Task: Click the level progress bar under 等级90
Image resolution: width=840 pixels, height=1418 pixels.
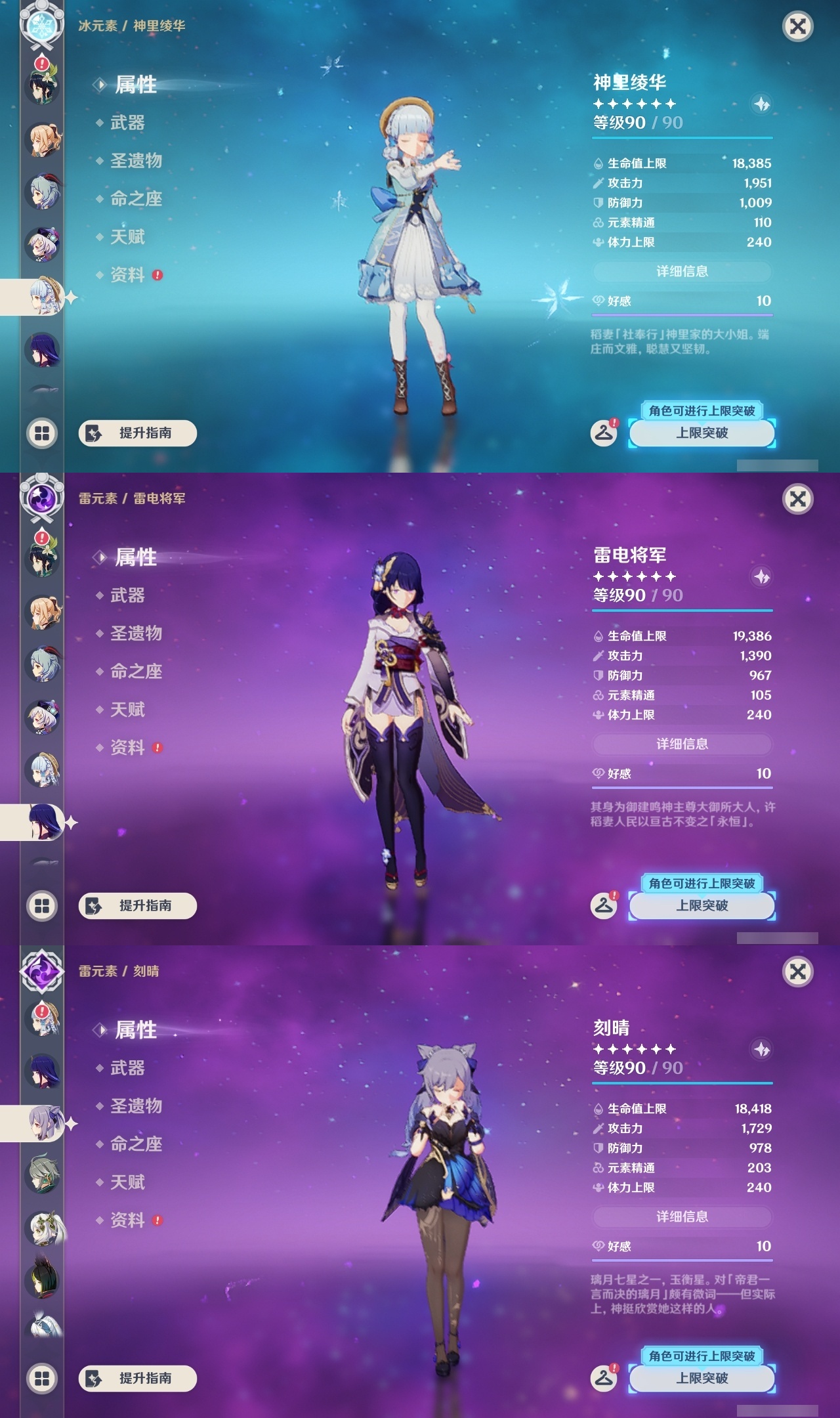Action: click(x=682, y=139)
